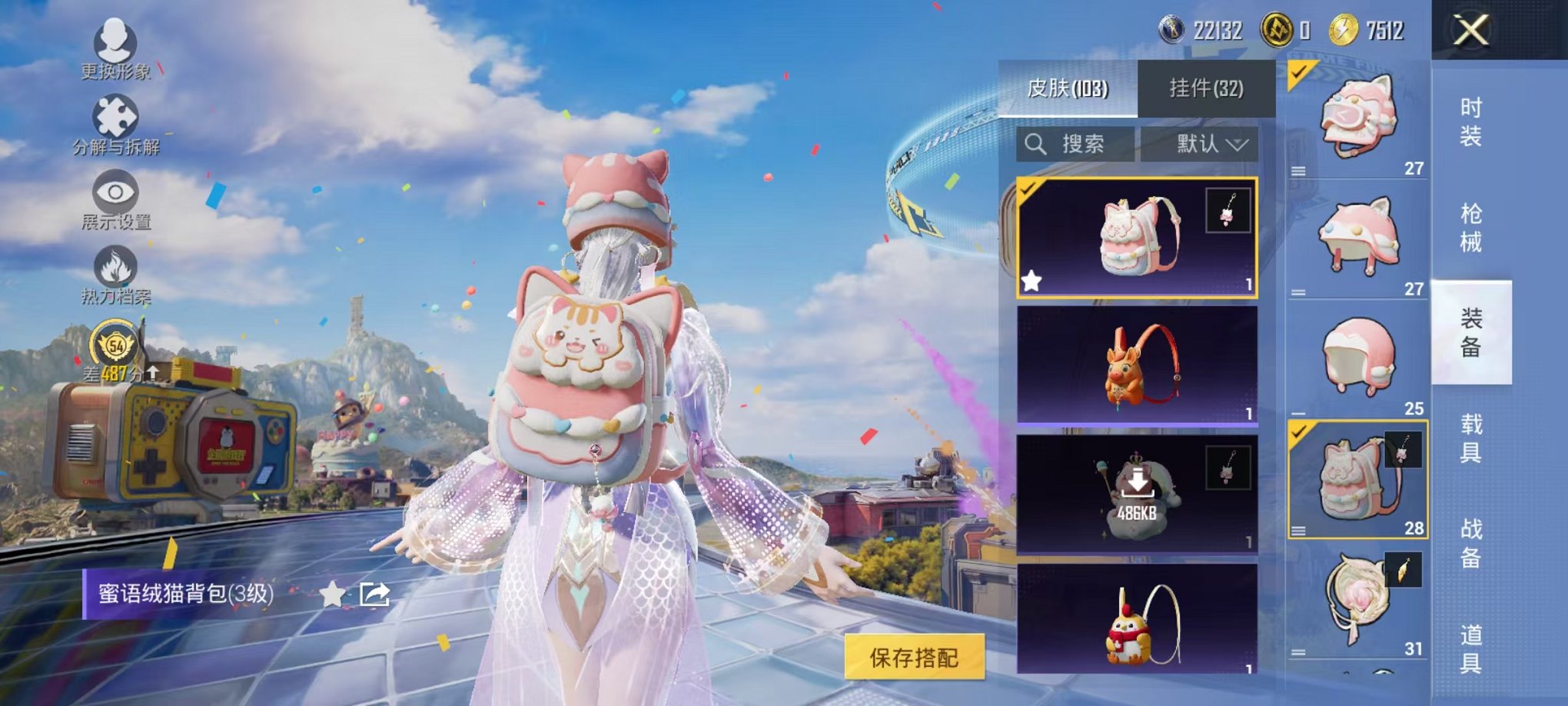Click the triangle token icon showing 0

(x=1278, y=27)
